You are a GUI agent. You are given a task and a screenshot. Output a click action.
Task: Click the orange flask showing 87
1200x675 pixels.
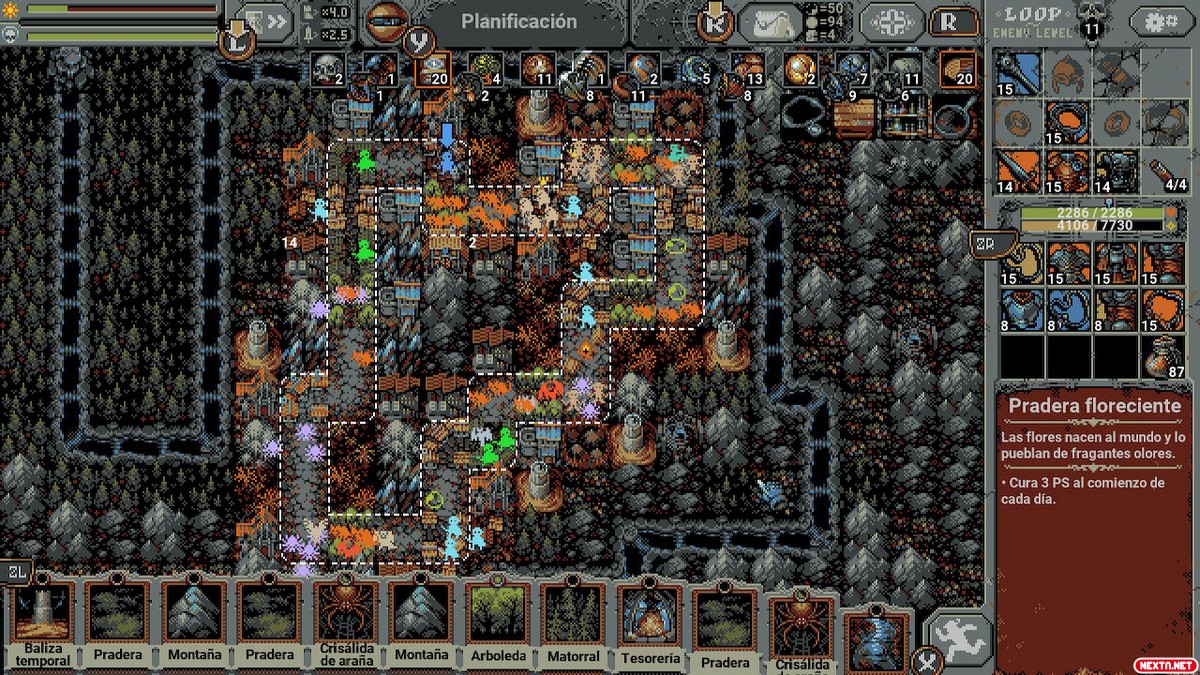coord(1165,357)
